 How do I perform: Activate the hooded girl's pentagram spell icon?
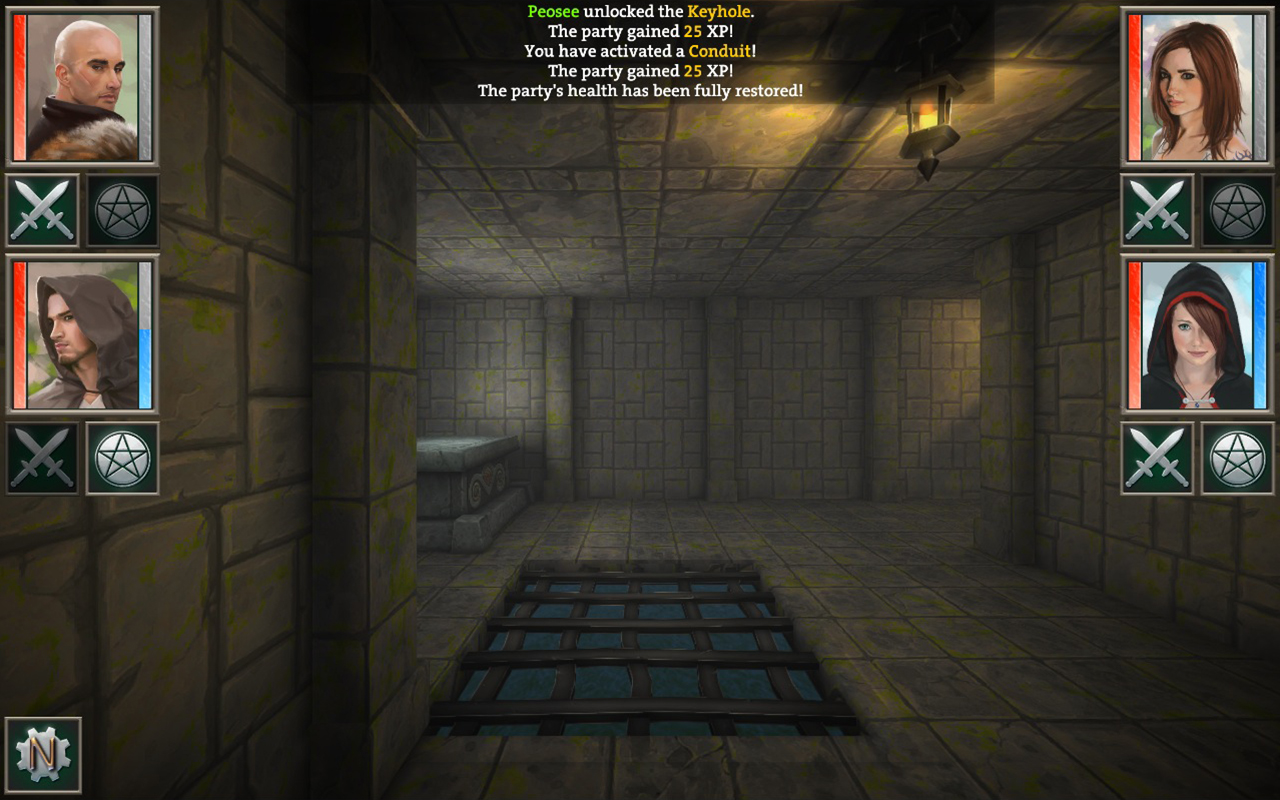point(1238,457)
